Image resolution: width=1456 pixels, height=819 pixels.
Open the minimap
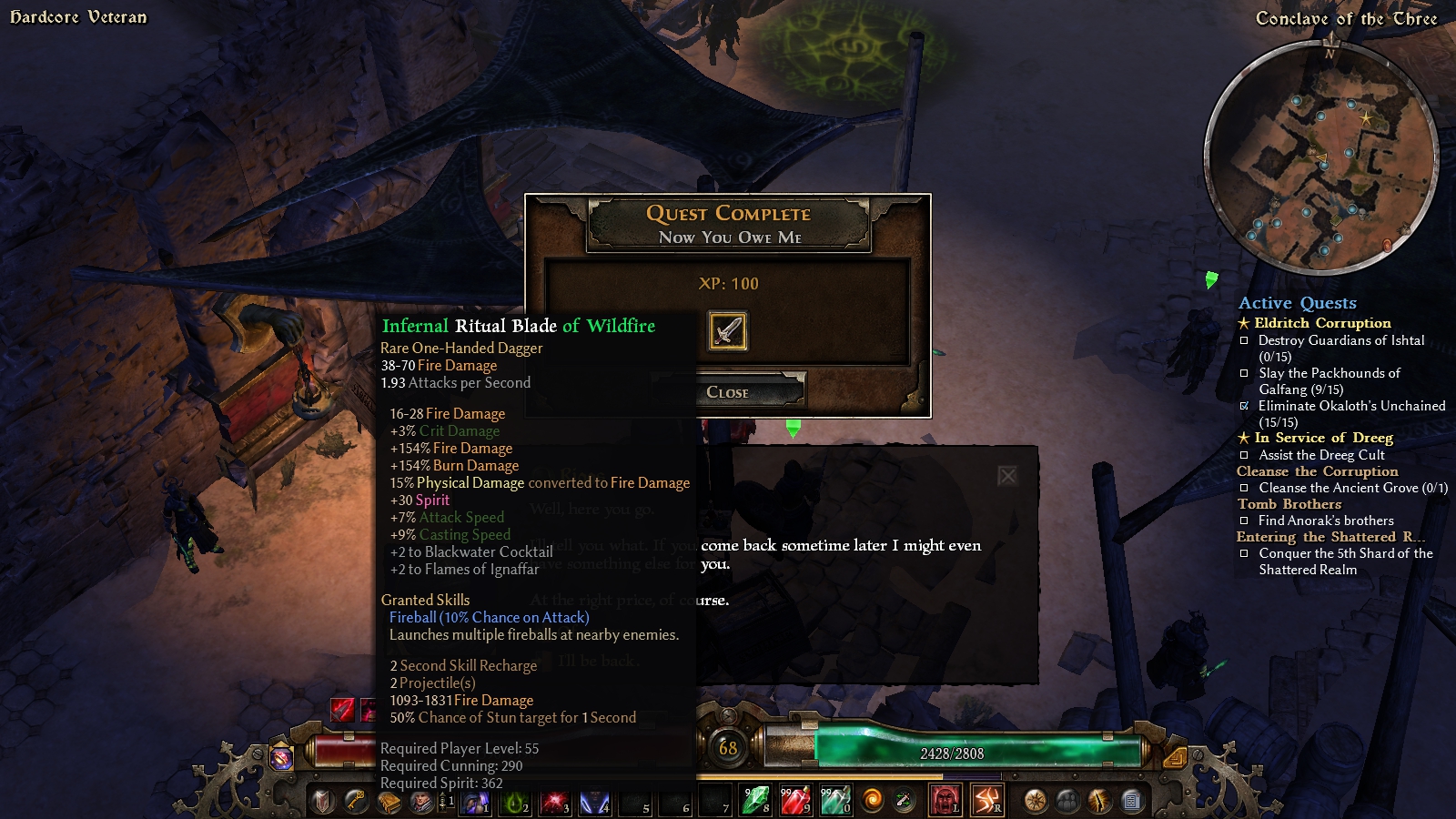(x=1321, y=159)
